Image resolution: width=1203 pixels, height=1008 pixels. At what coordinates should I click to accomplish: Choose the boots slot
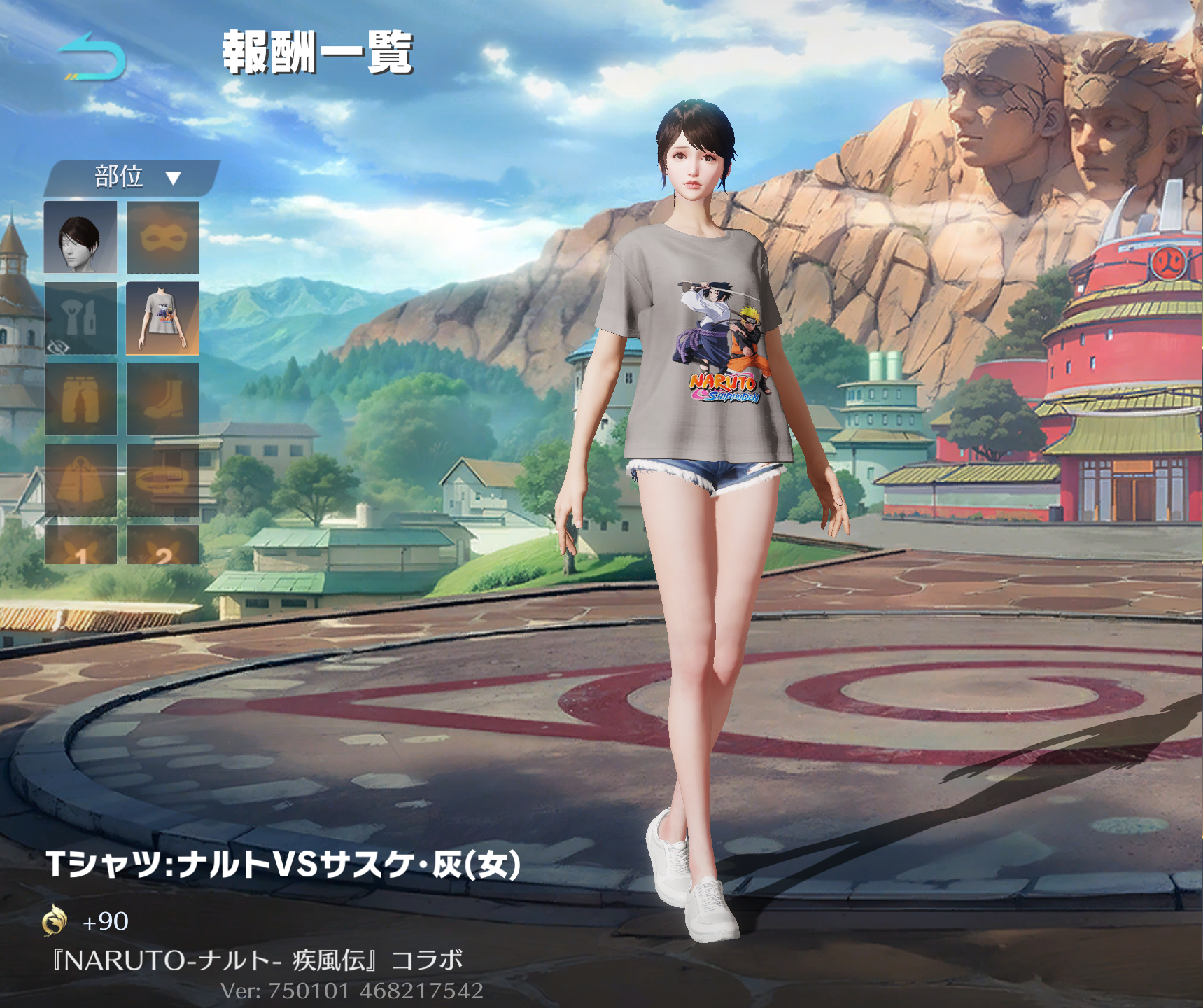click(x=162, y=400)
